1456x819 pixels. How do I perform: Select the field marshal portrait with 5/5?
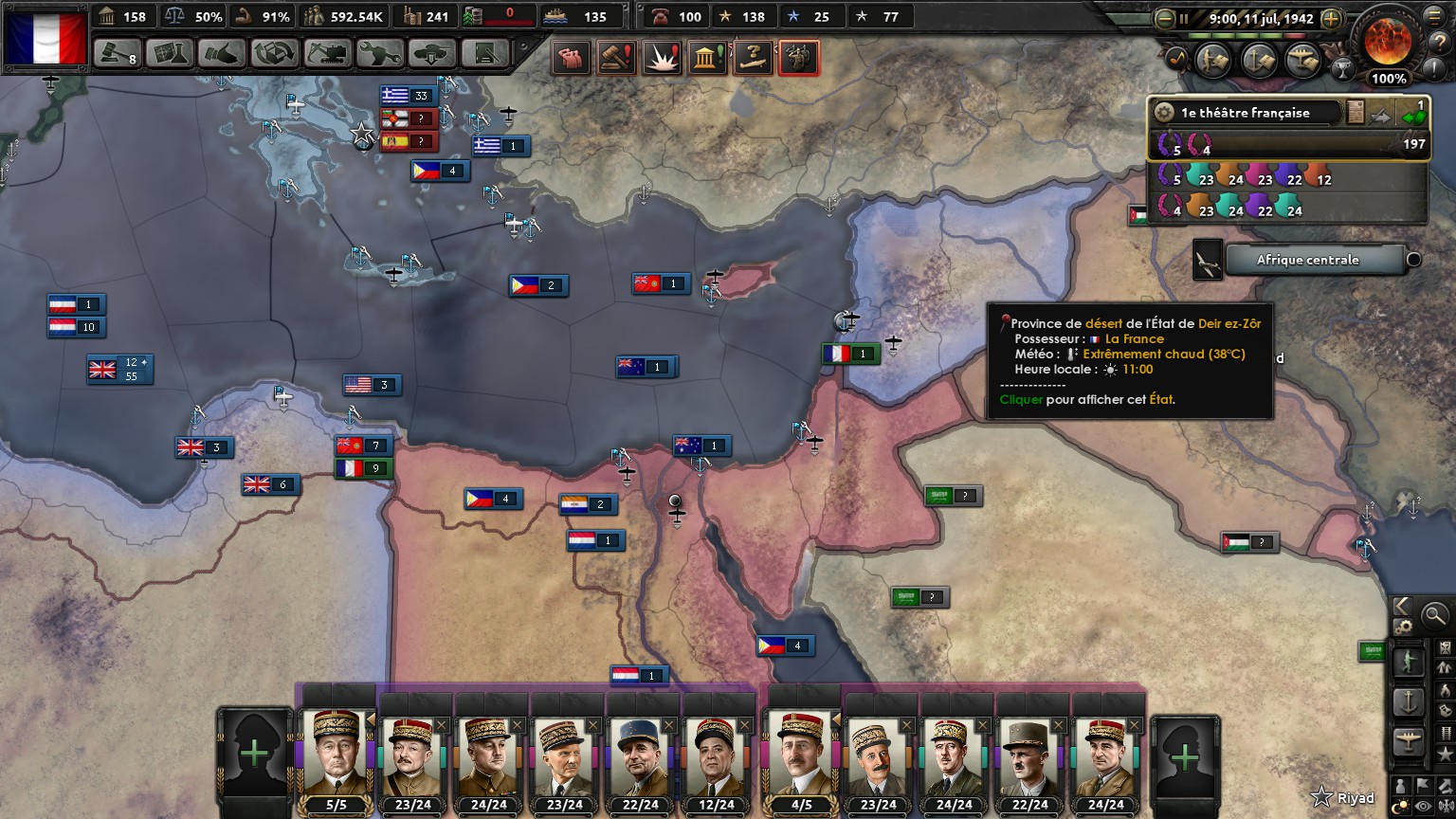pyautogui.click(x=337, y=758)
